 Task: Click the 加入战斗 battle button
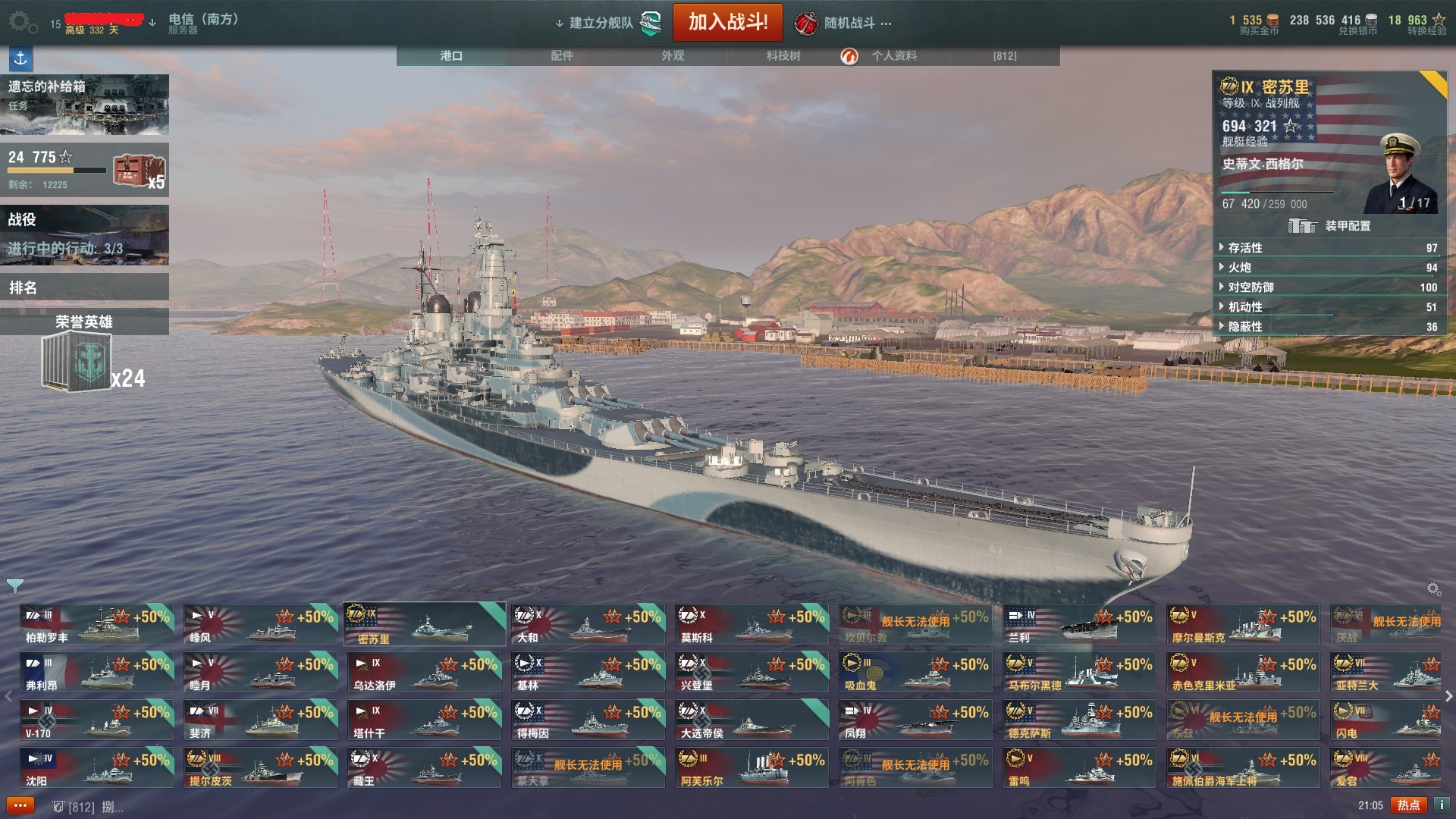(727, 22)
